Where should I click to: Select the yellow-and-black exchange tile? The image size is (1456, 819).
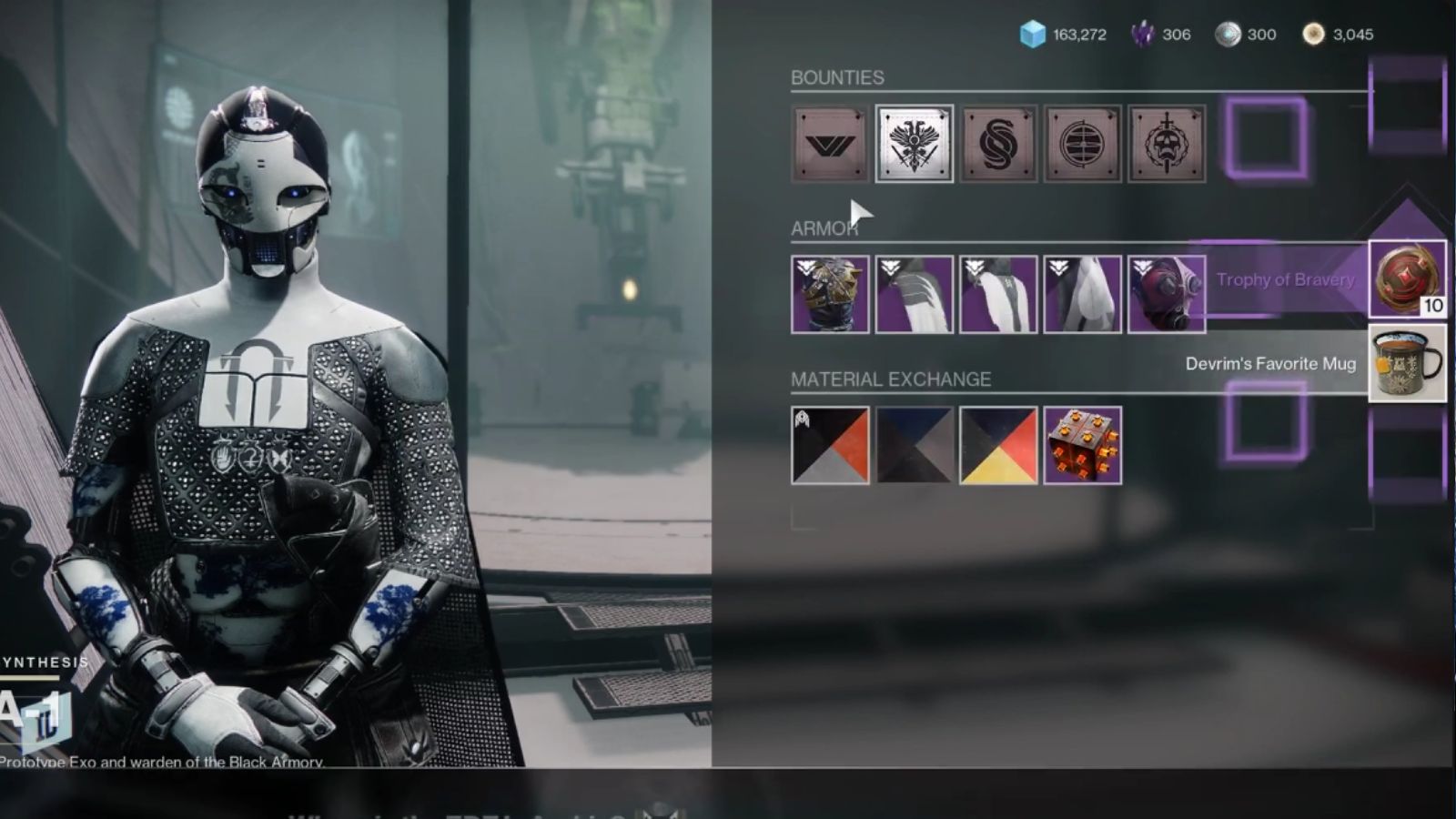point(997,446)
